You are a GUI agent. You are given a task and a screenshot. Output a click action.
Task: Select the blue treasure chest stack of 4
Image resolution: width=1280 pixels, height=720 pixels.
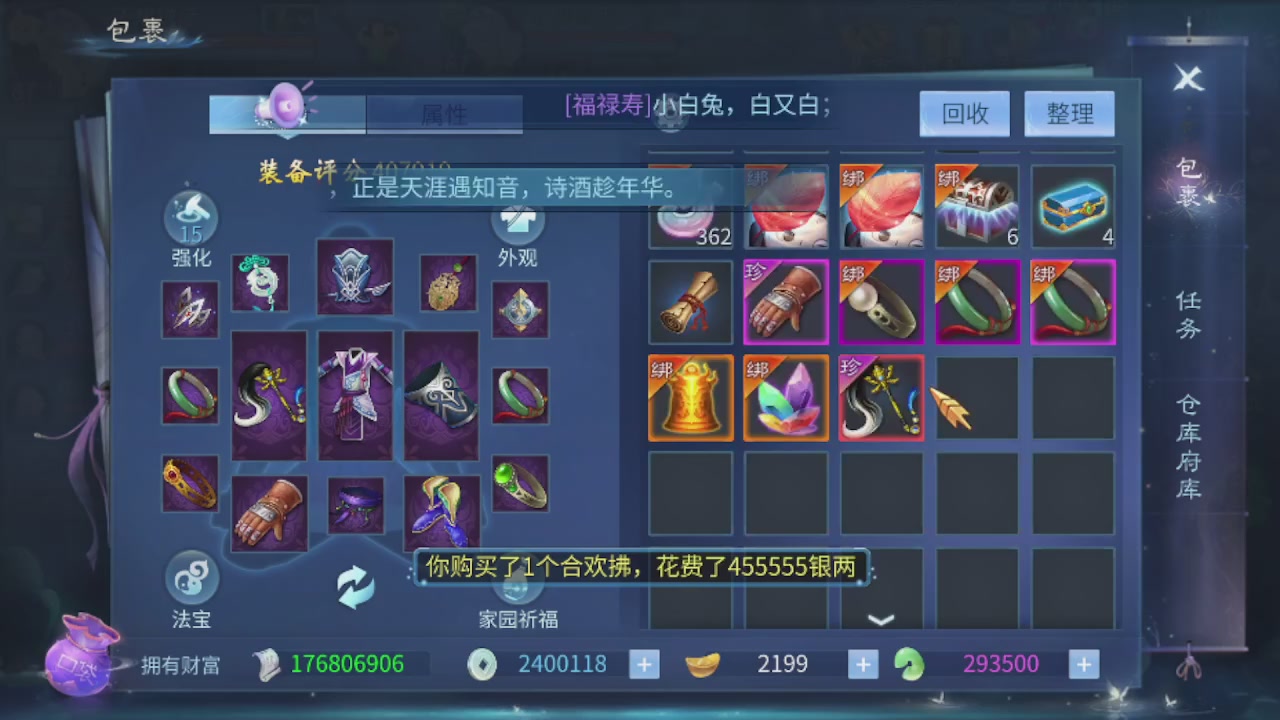point(1072,206)
